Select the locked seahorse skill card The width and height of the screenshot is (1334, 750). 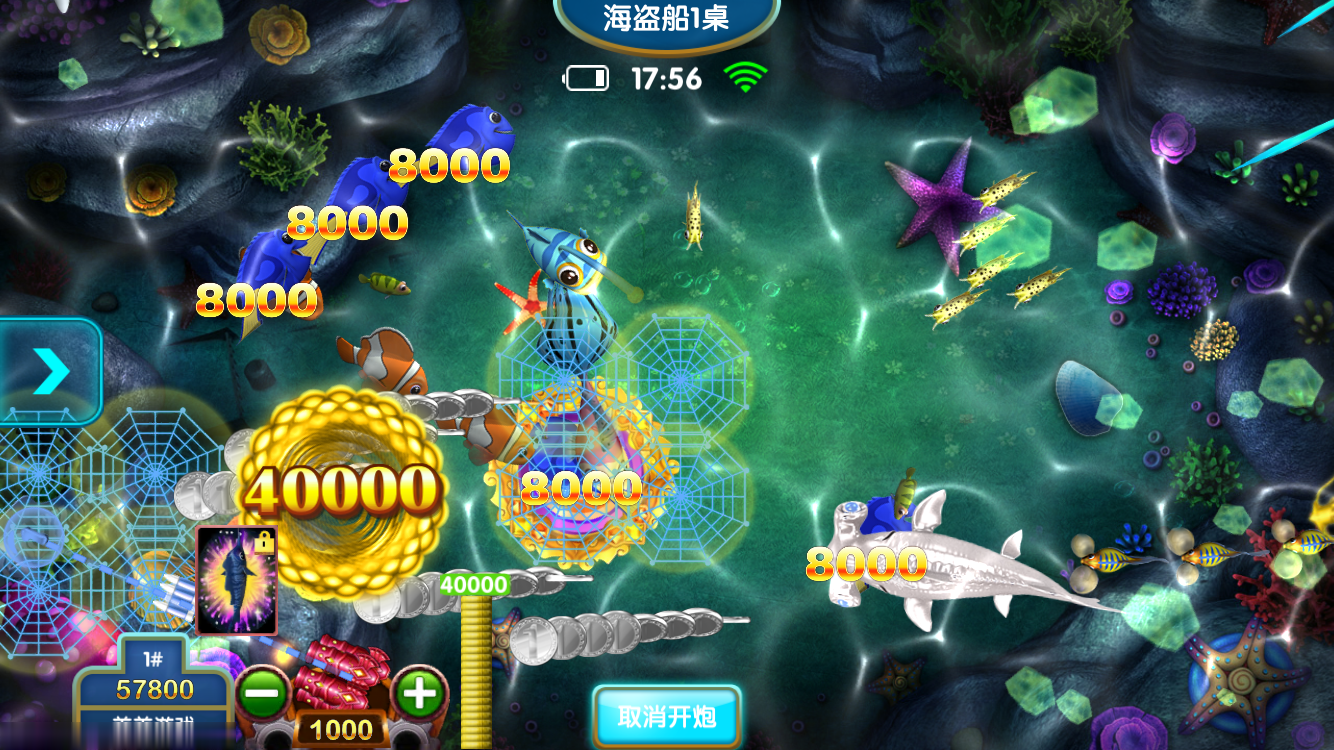coord(239,579)
